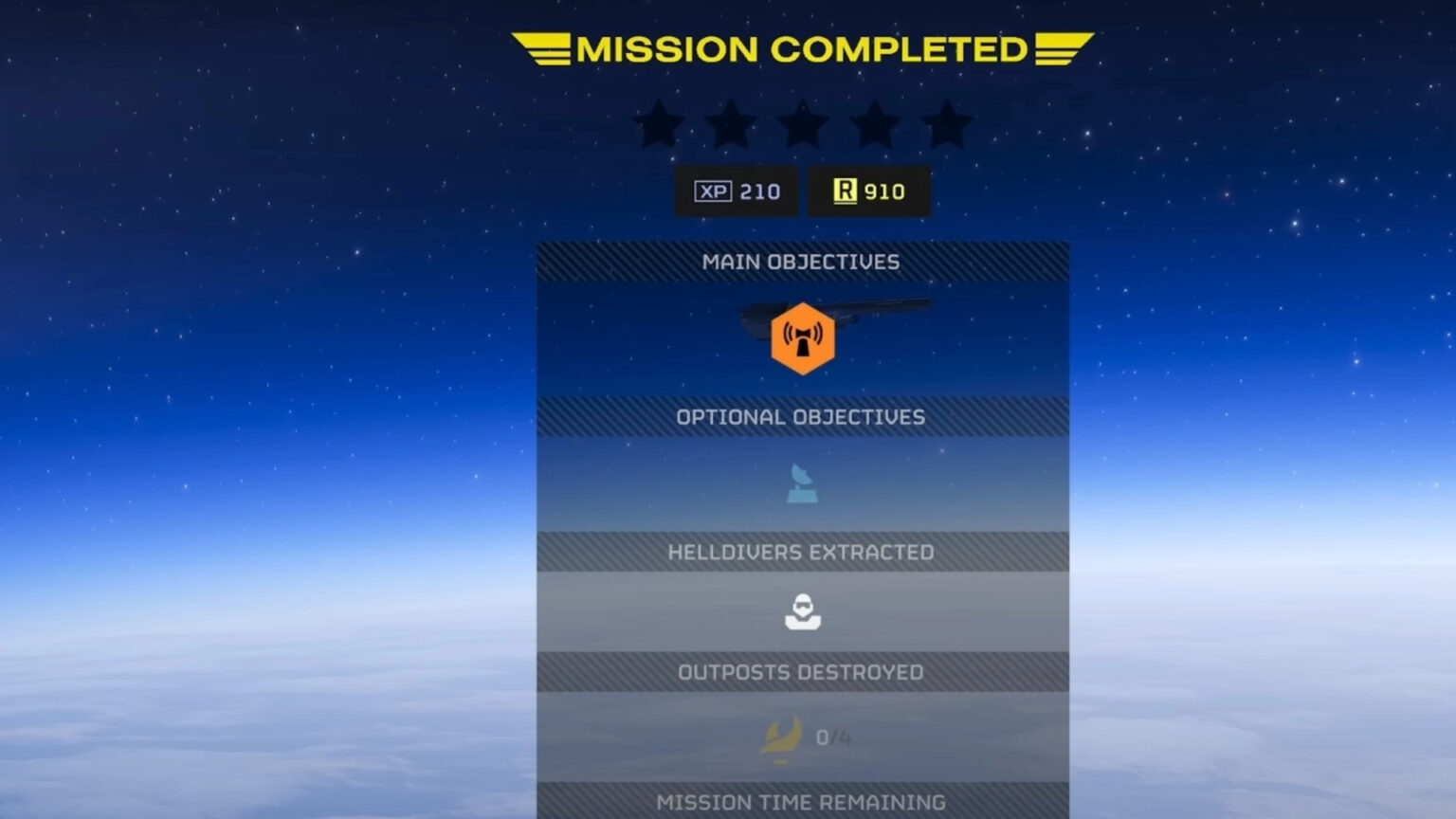This screenshot has width=1456, height=819.
Task: Select the radar dish optional objective icon
Action: pyautogui.click(x=801, y=483)
